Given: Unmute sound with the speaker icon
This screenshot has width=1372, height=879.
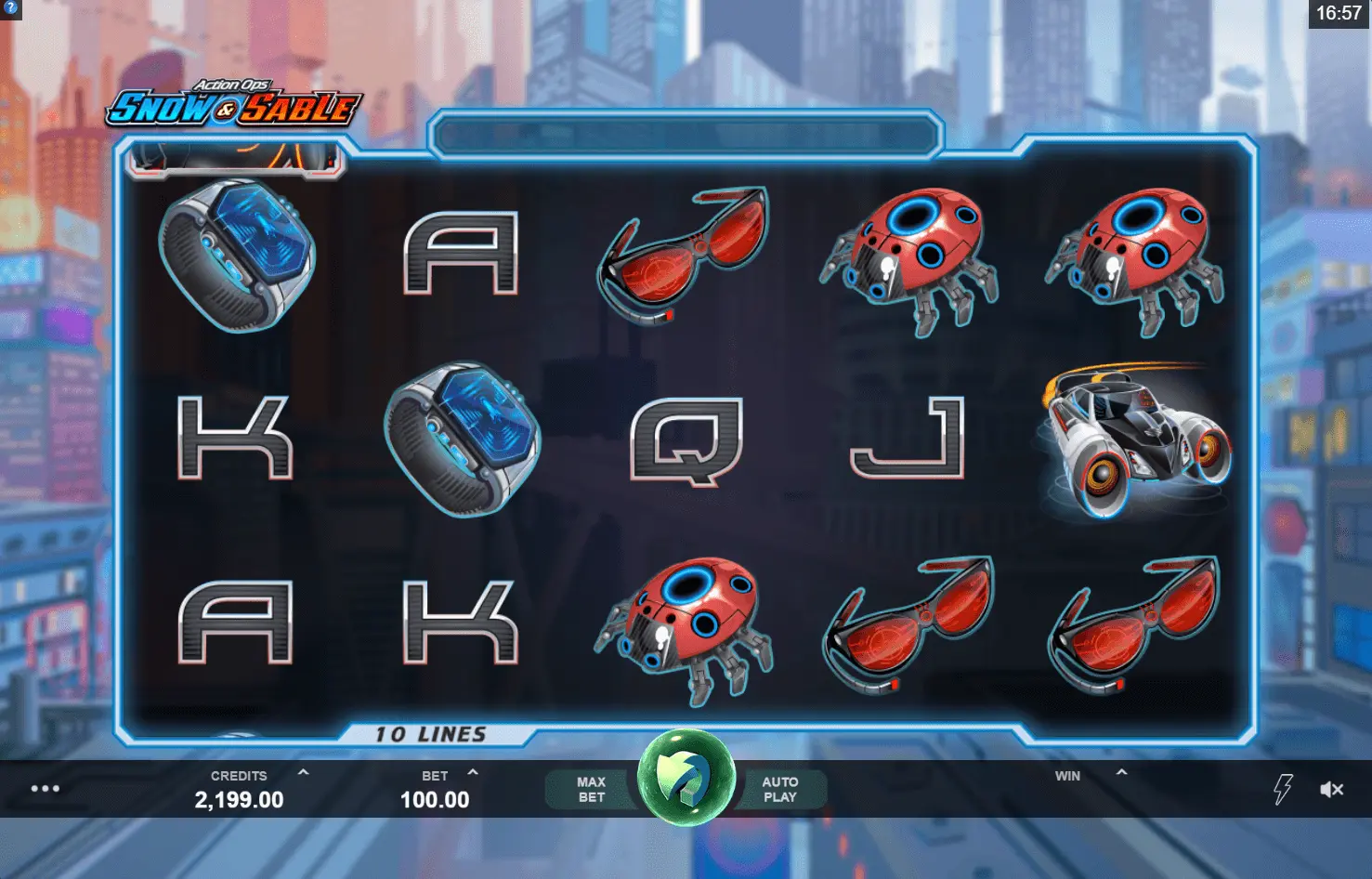Looking at the screenshot, I should [x=1331, y=789].
